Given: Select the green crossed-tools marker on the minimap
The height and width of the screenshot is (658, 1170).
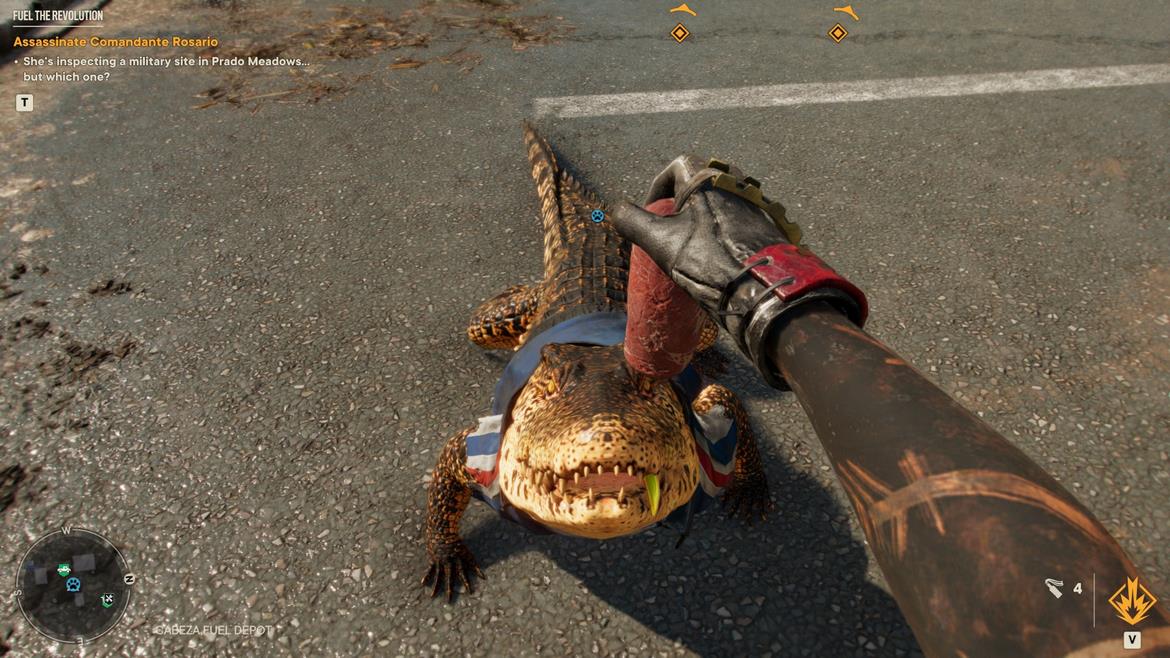Looking at the screenshot, I should [x=107, y=600].
